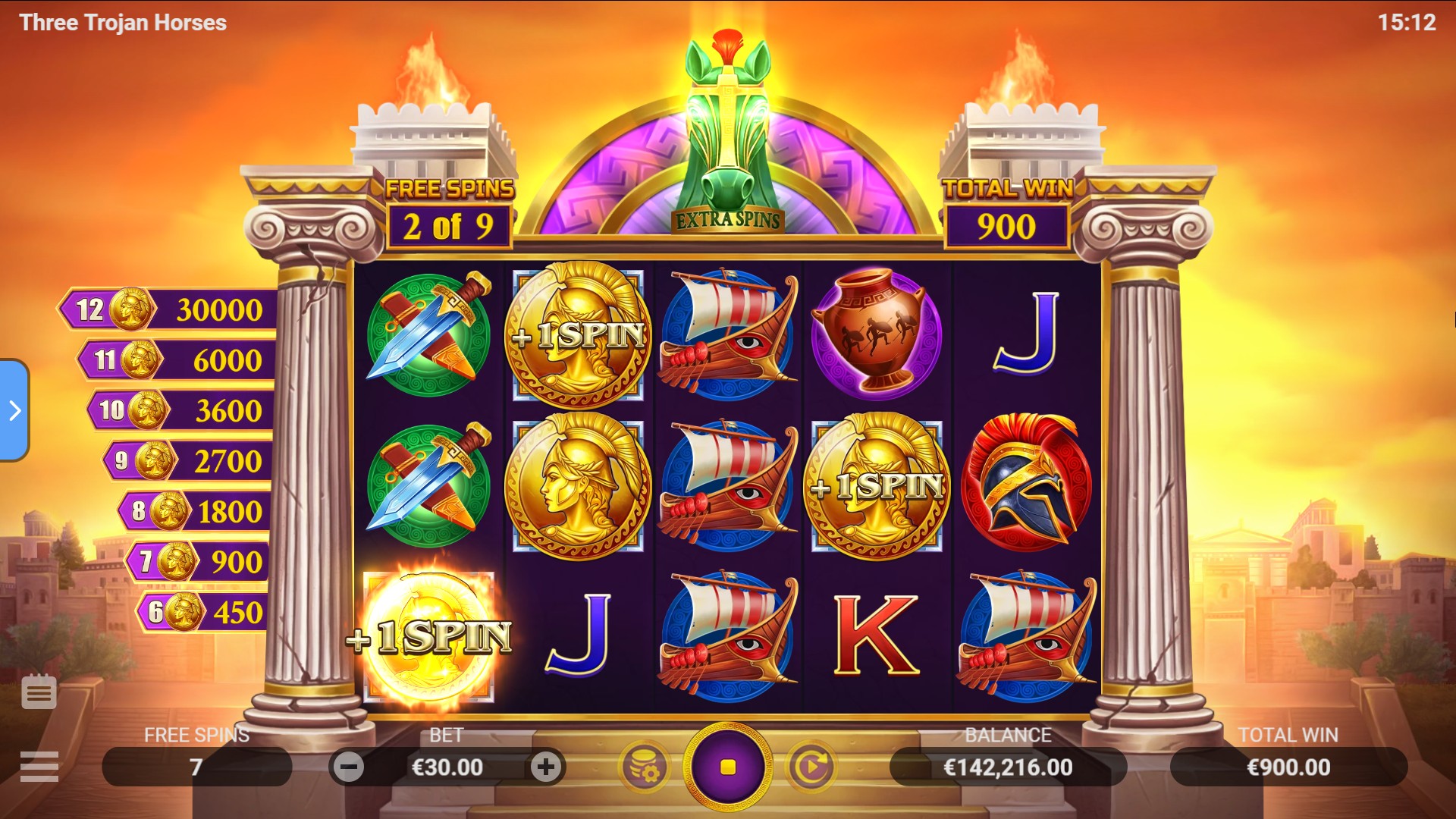Open the hamburger menu
The image size is (1456, 819).
click(x=39, y=767)
